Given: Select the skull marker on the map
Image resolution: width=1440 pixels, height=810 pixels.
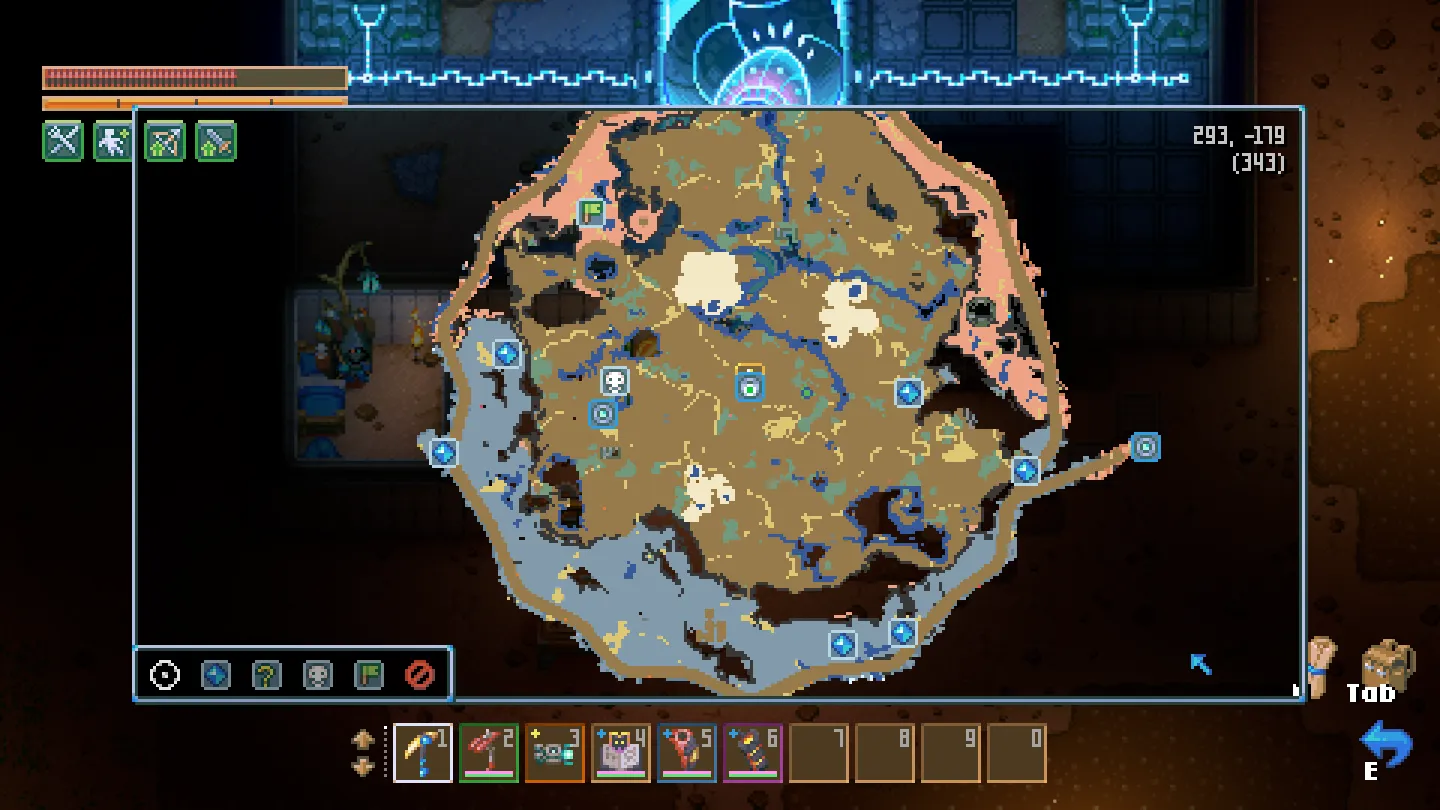Looking at the screenshot, I should pos(615,381).
